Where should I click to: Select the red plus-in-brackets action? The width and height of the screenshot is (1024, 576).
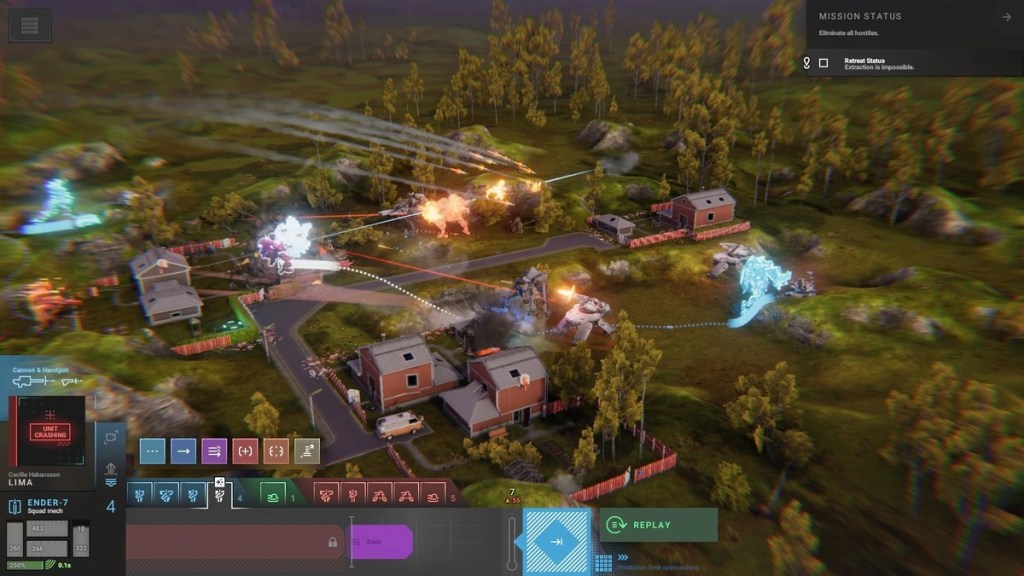[x=245, y=451]
